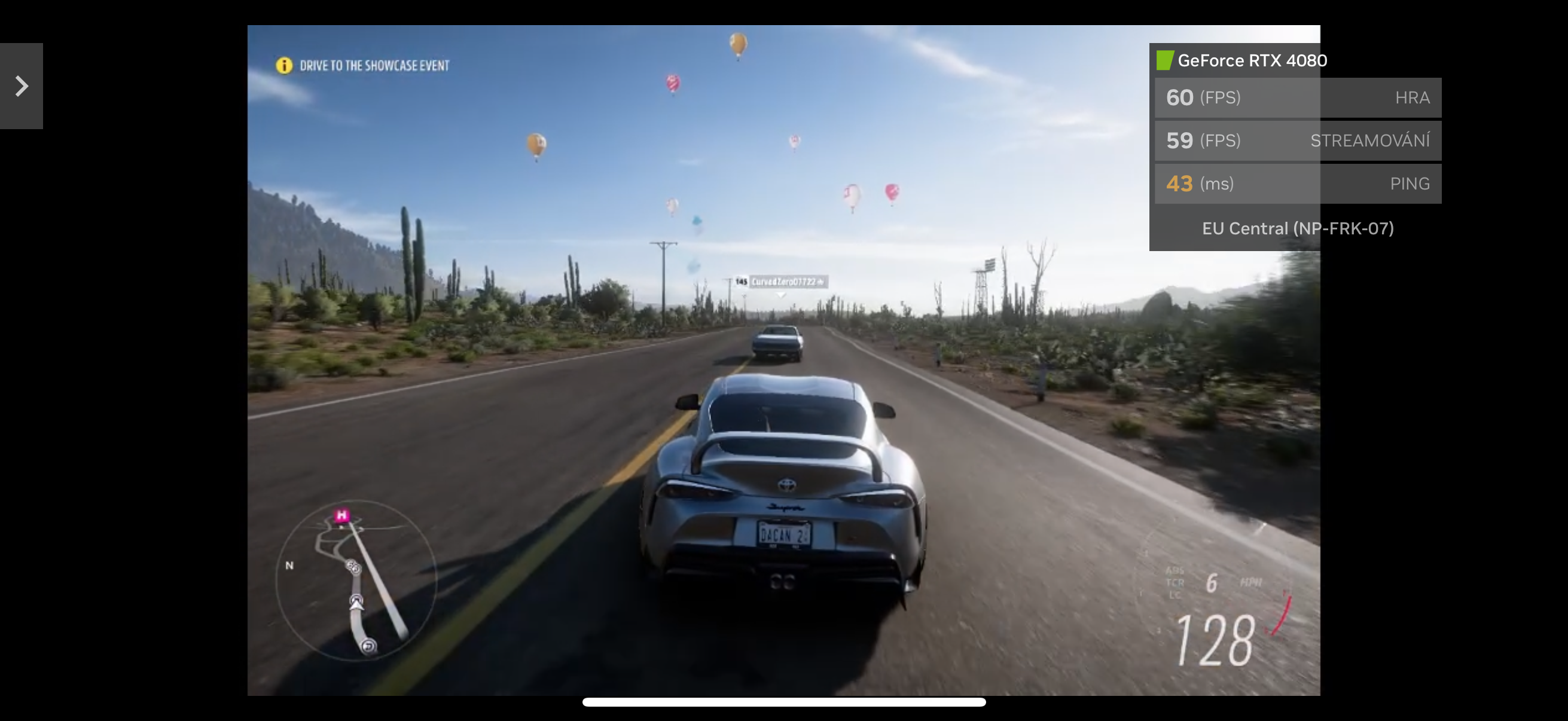Image resolution: width=1568 pixels, height=721 pixels.
Task: Select the pink Horizon festival marker on the minimap
Action: click(x=342, y=515)
